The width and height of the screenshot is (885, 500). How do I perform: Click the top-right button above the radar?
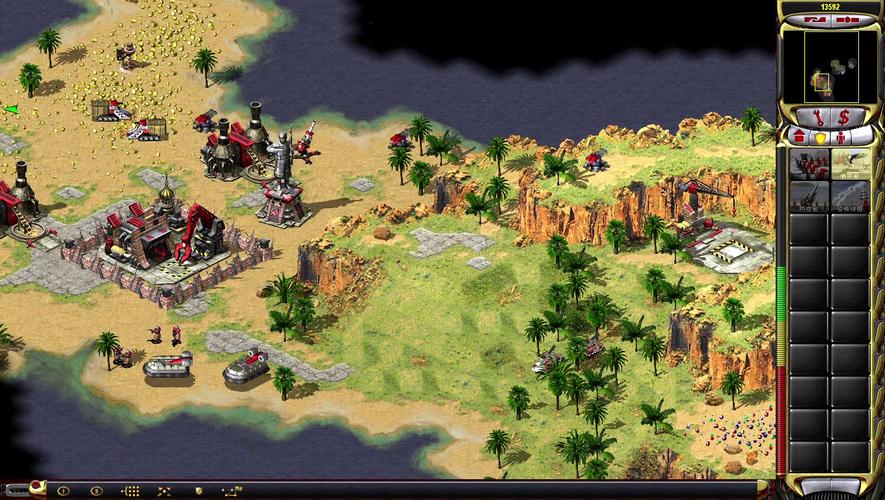coord(848,19)
